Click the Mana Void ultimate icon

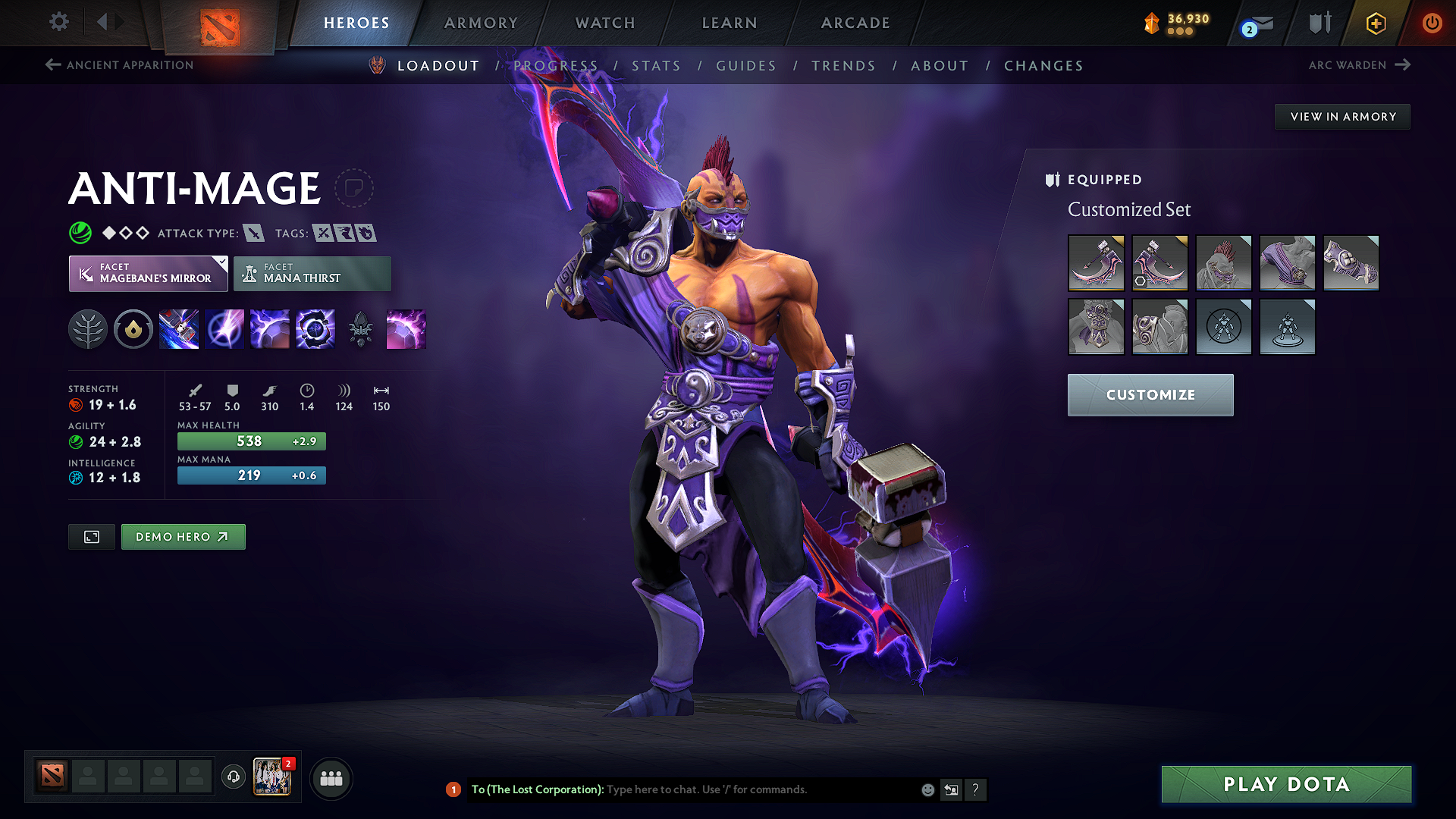coord(315,328)
